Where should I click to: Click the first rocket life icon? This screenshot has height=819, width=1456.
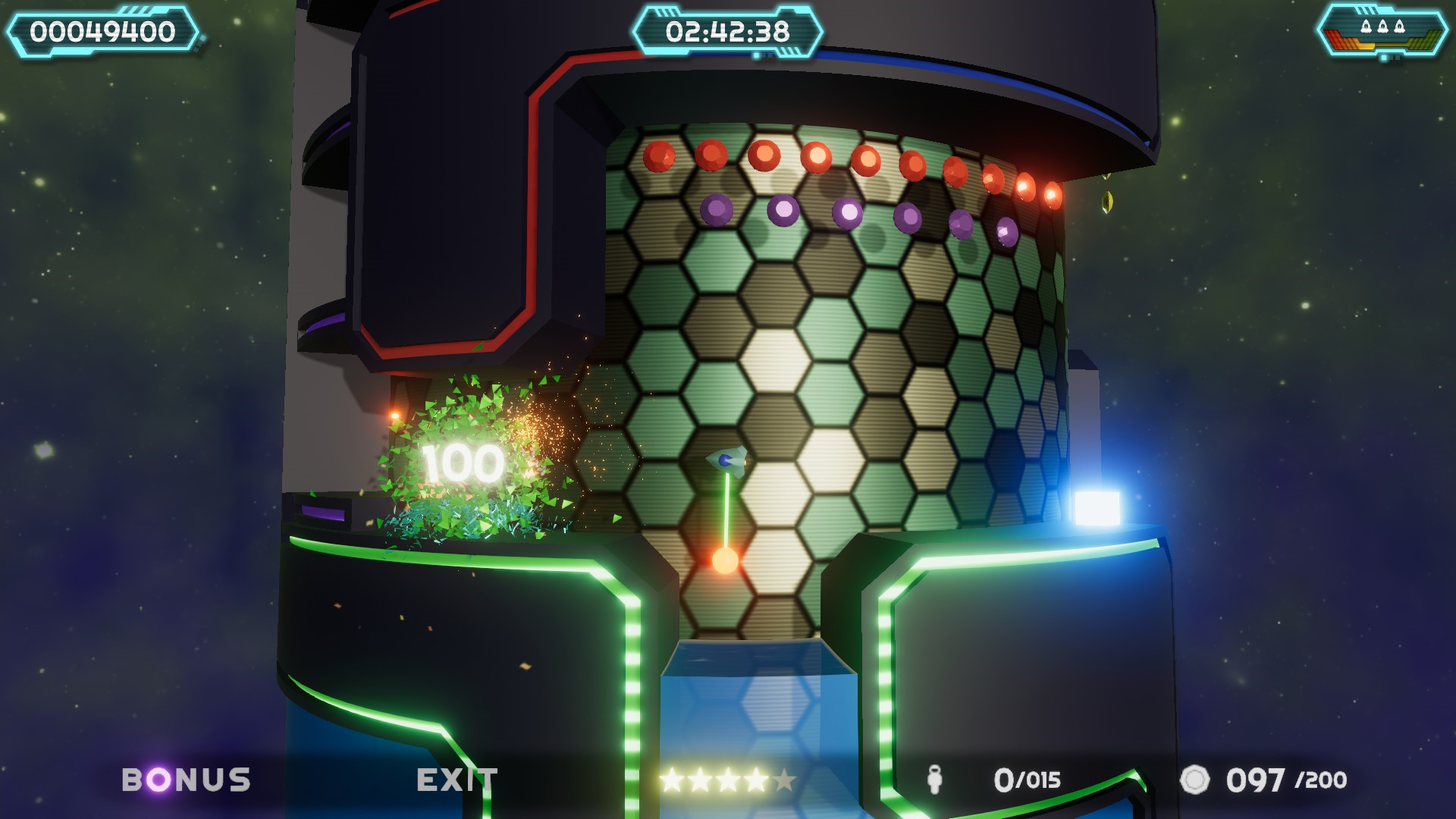coord(1366,27)
